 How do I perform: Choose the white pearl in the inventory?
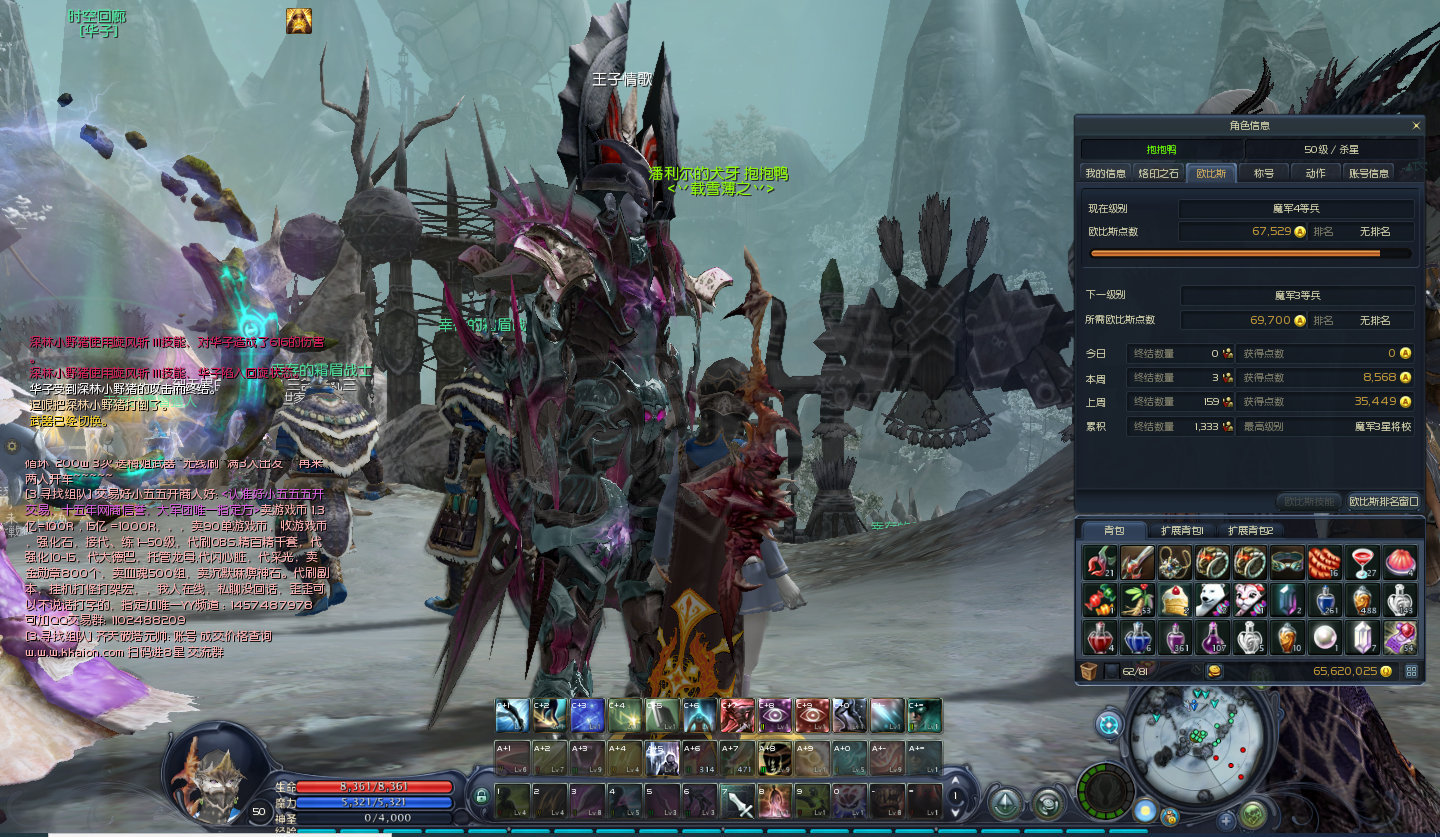coord(1324,636)
